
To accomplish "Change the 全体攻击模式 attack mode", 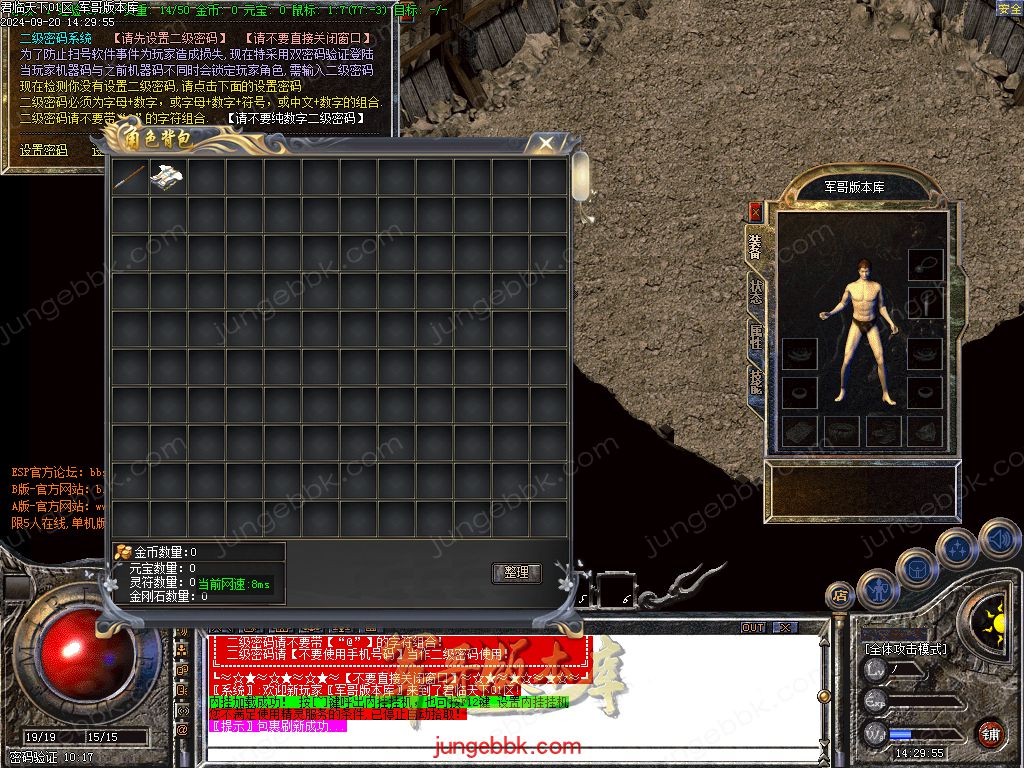I will coord(906,649).
